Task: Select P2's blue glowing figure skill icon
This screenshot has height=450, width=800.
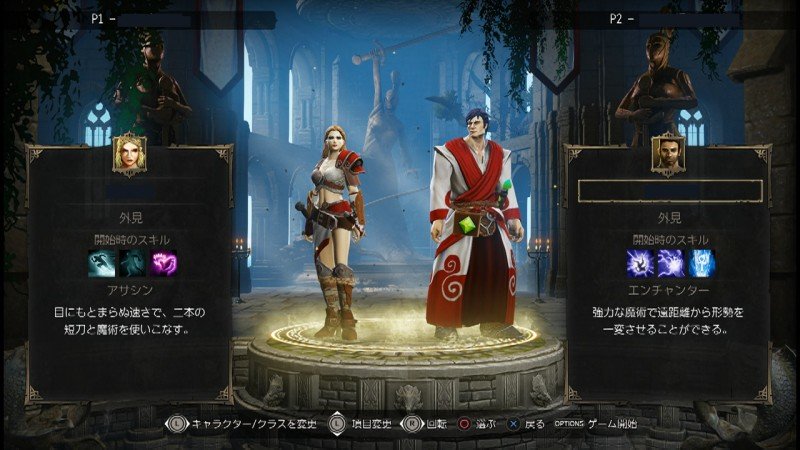Action: (x=701, y=262)
